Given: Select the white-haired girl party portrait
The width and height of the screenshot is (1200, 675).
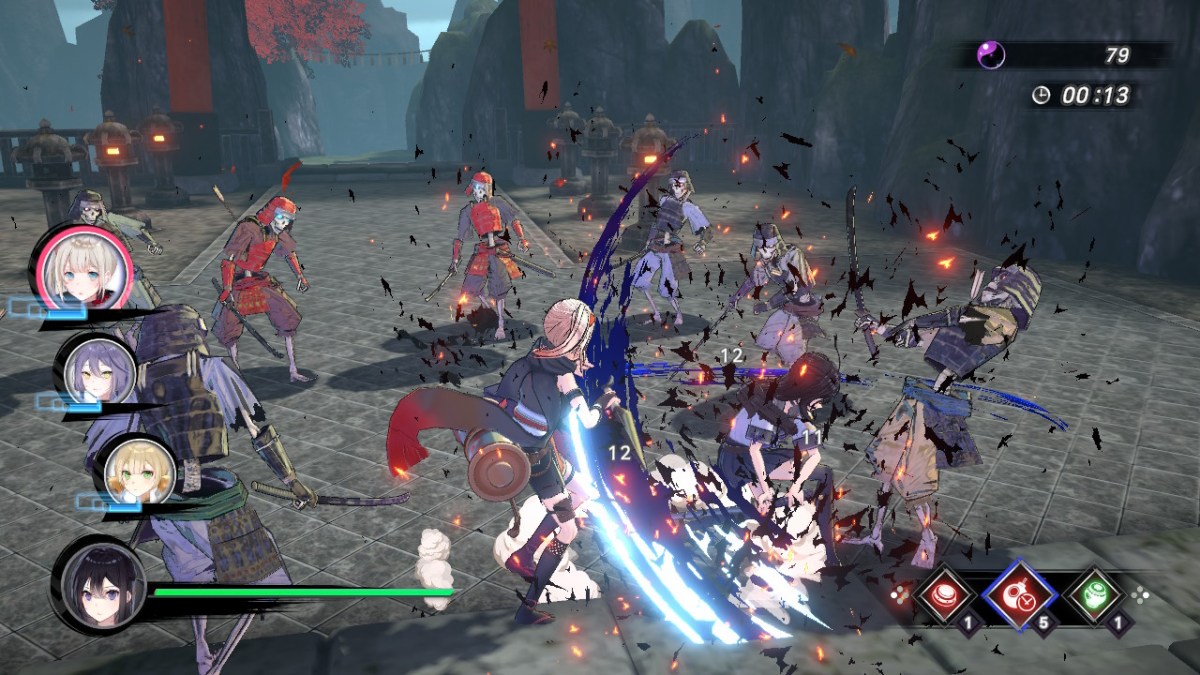Looking at the screenshot, I should [x=82, y=267].
